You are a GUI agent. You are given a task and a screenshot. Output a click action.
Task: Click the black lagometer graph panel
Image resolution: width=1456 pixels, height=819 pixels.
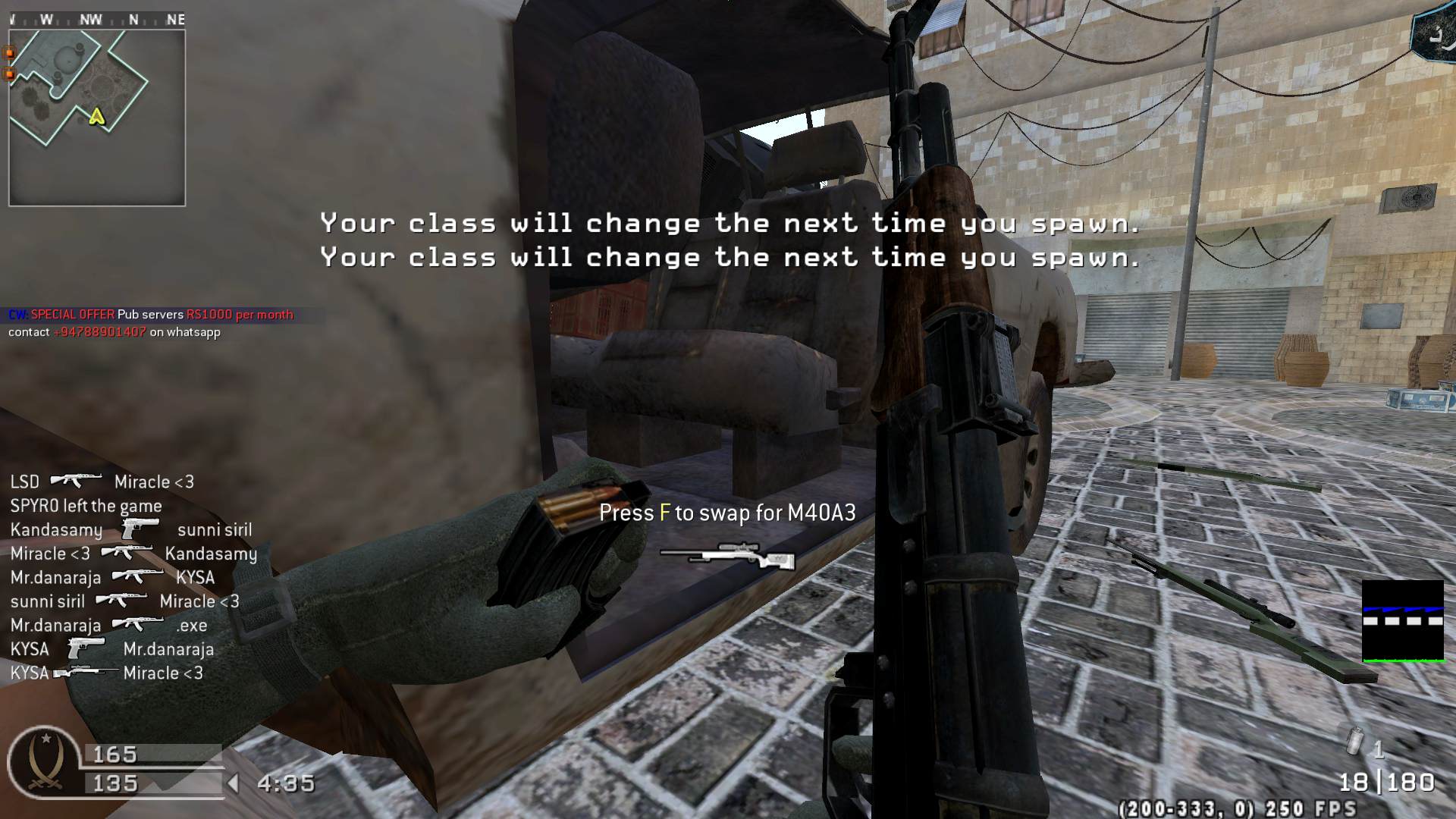coord(1403,622)
